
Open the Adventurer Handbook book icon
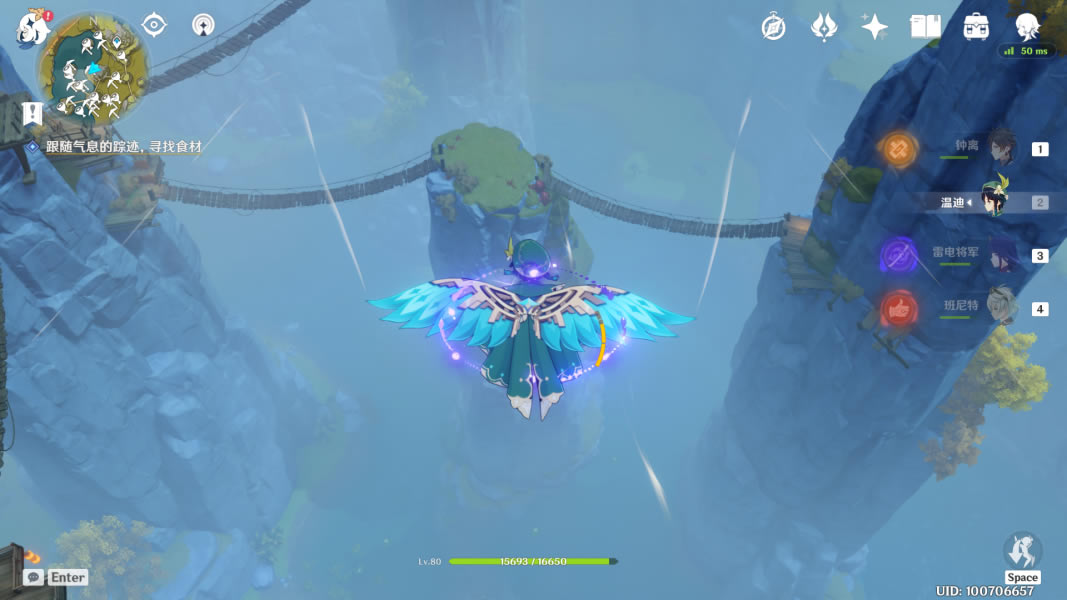tap(925, 27)
